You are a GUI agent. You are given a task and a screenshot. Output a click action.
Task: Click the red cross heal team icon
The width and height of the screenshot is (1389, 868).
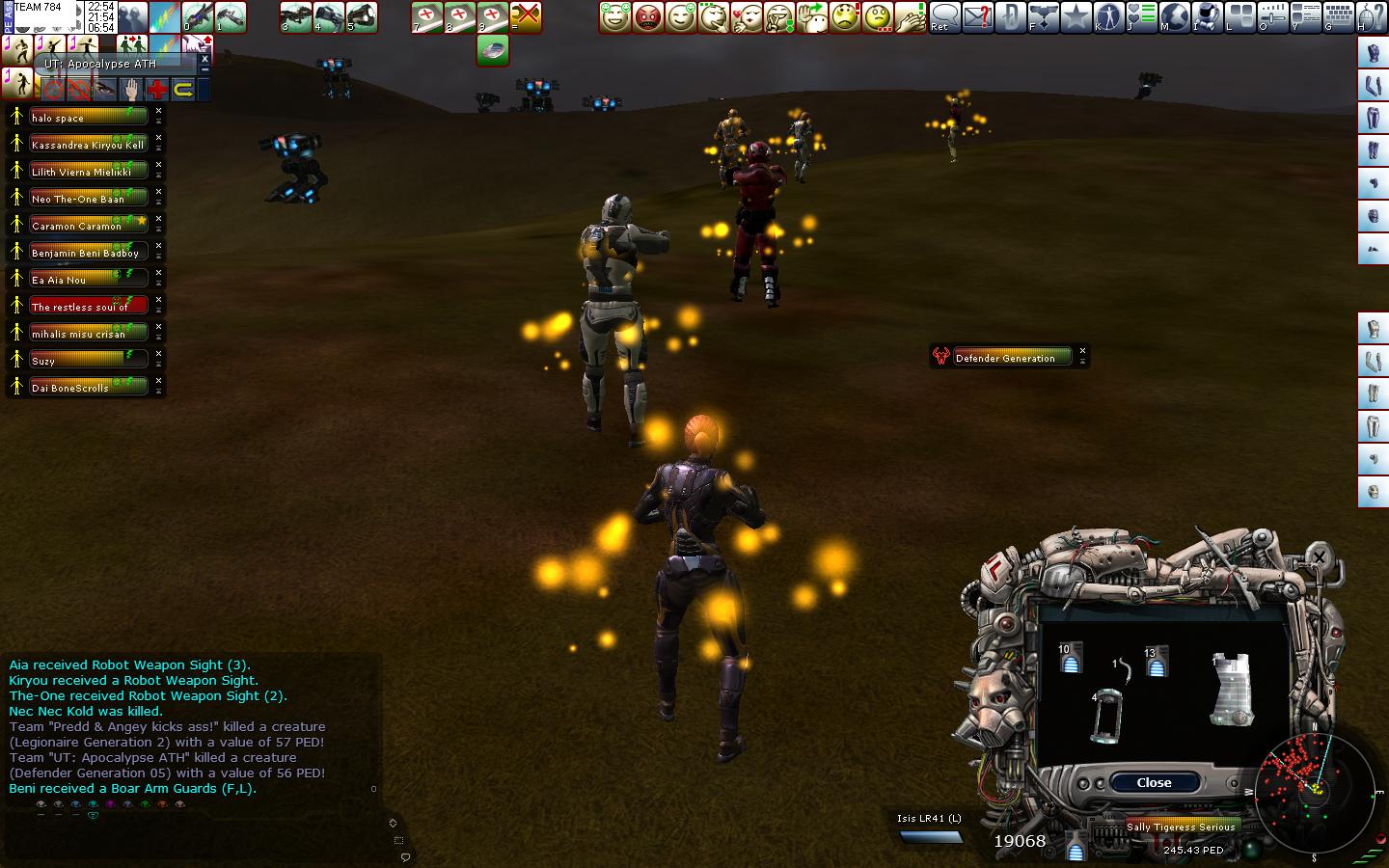tap(156, 91)
